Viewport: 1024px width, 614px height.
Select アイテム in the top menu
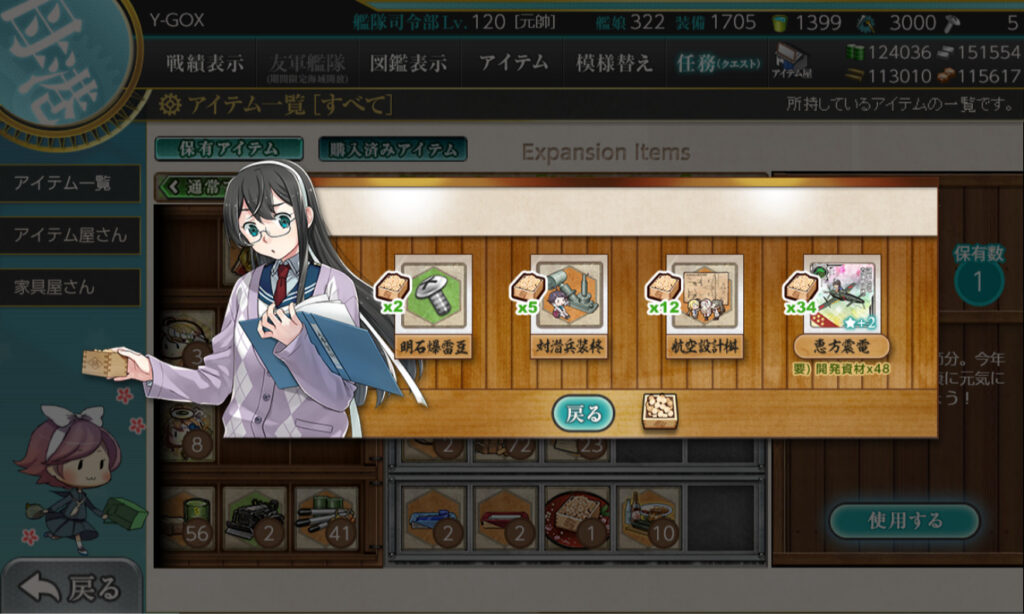(x=513, y=63)
